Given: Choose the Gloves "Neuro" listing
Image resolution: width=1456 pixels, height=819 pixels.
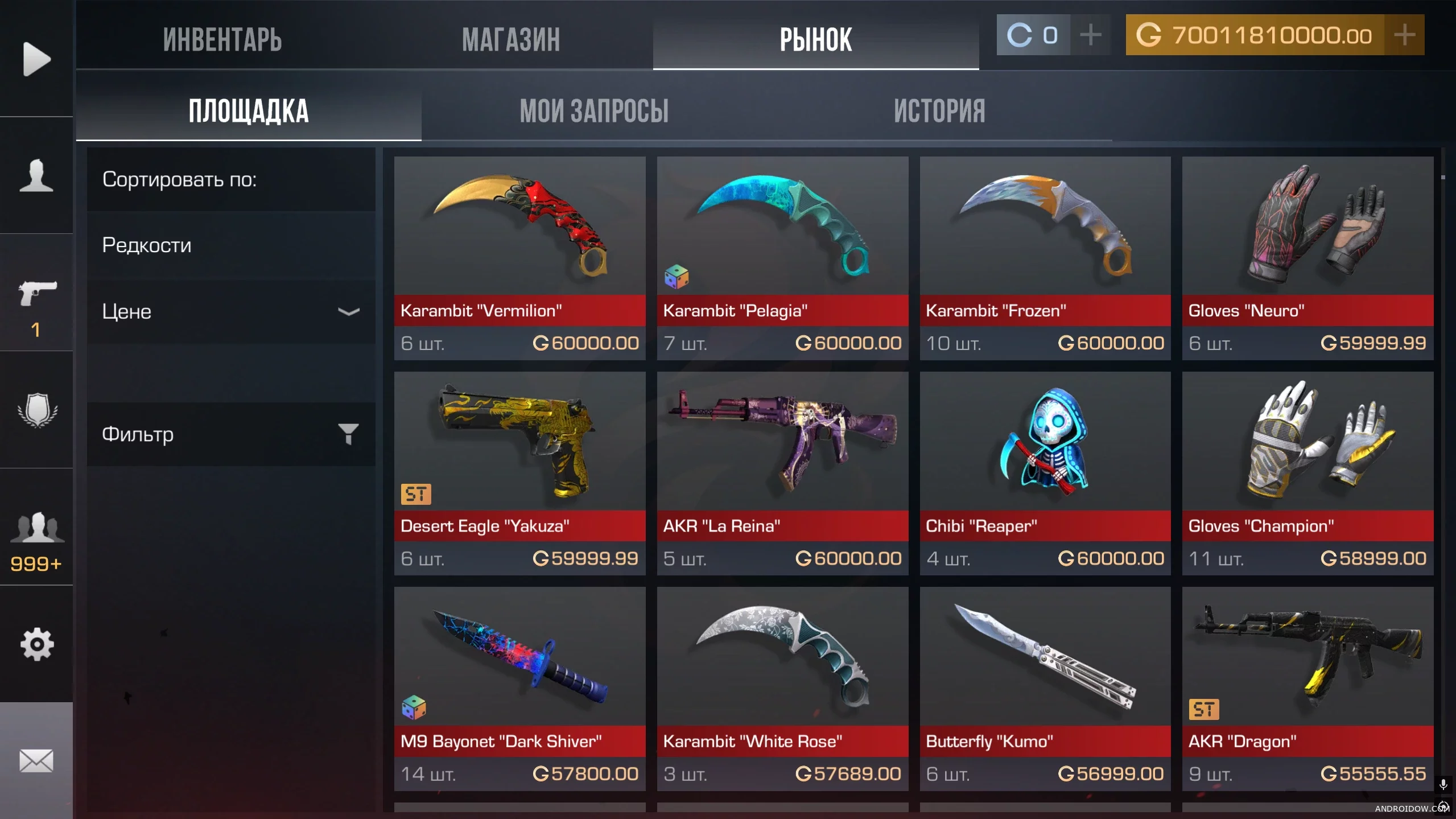Looking at the screenshot, I should pos(1307,258).
